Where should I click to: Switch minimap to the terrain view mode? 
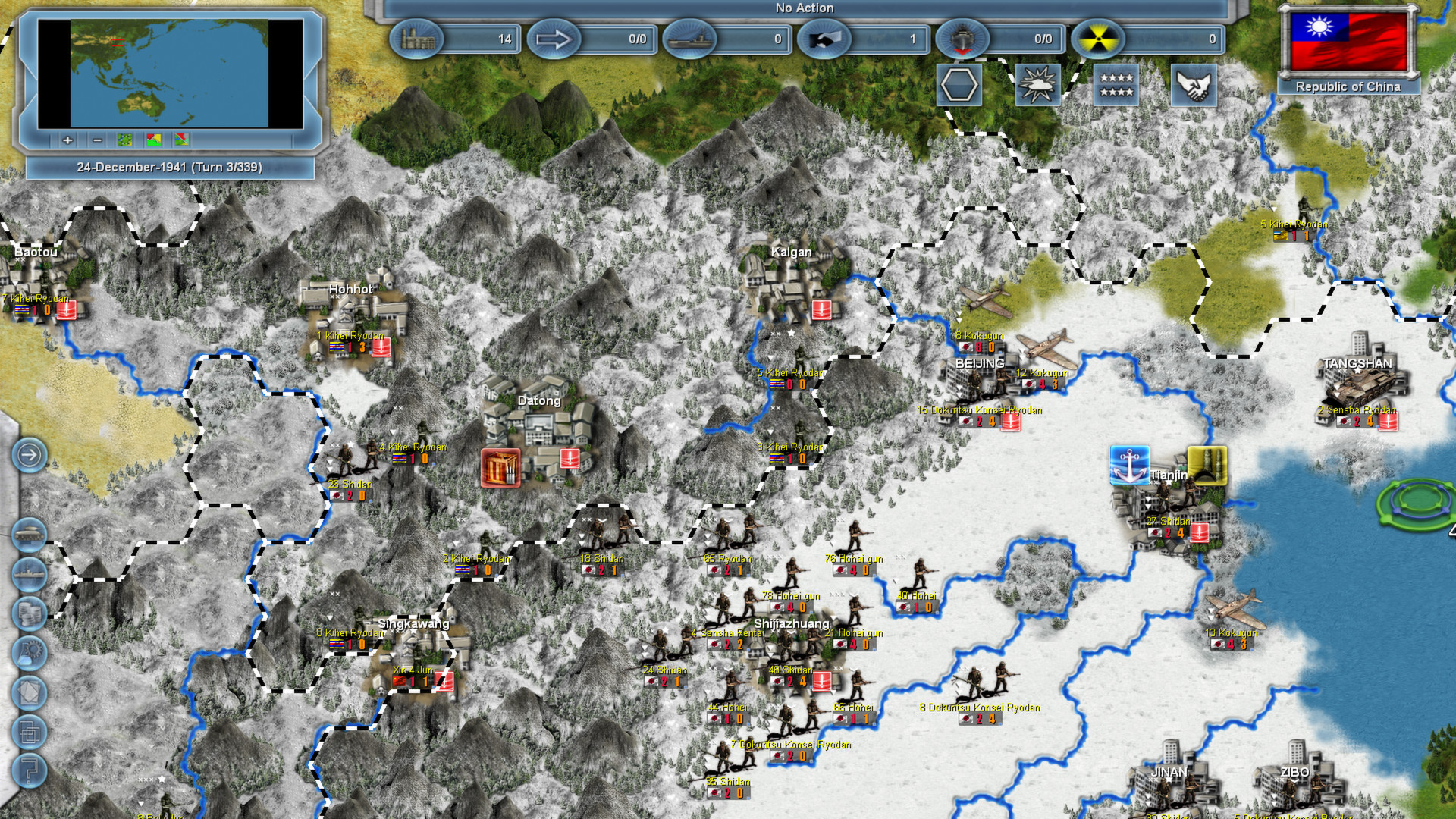tap(124, 140)
